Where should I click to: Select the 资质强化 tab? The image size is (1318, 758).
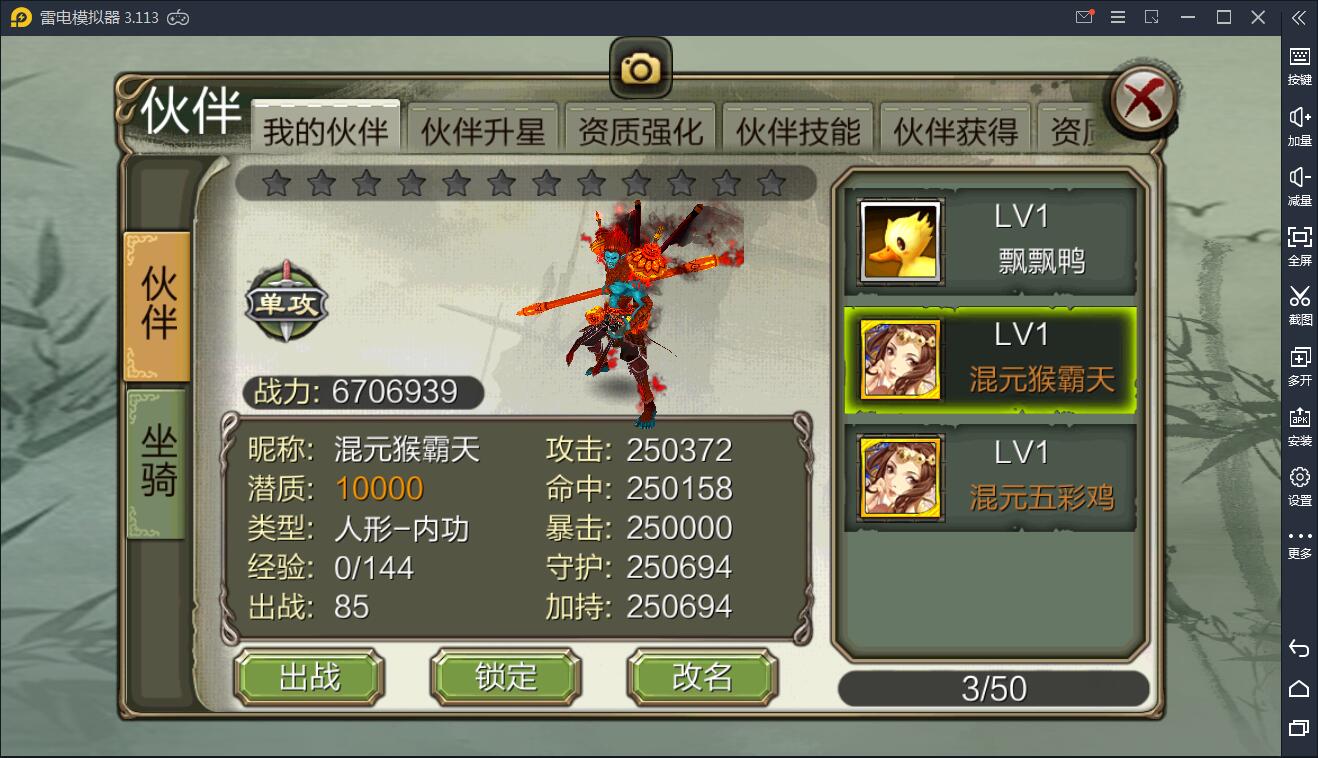point(640,131)
